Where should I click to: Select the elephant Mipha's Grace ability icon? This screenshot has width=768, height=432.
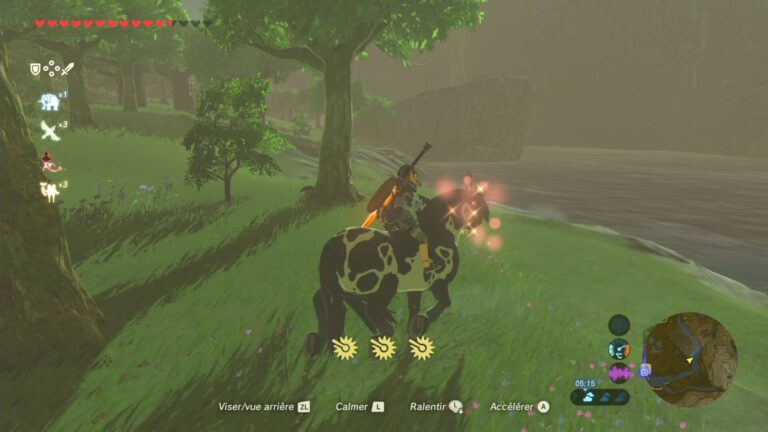pos(48,101)
